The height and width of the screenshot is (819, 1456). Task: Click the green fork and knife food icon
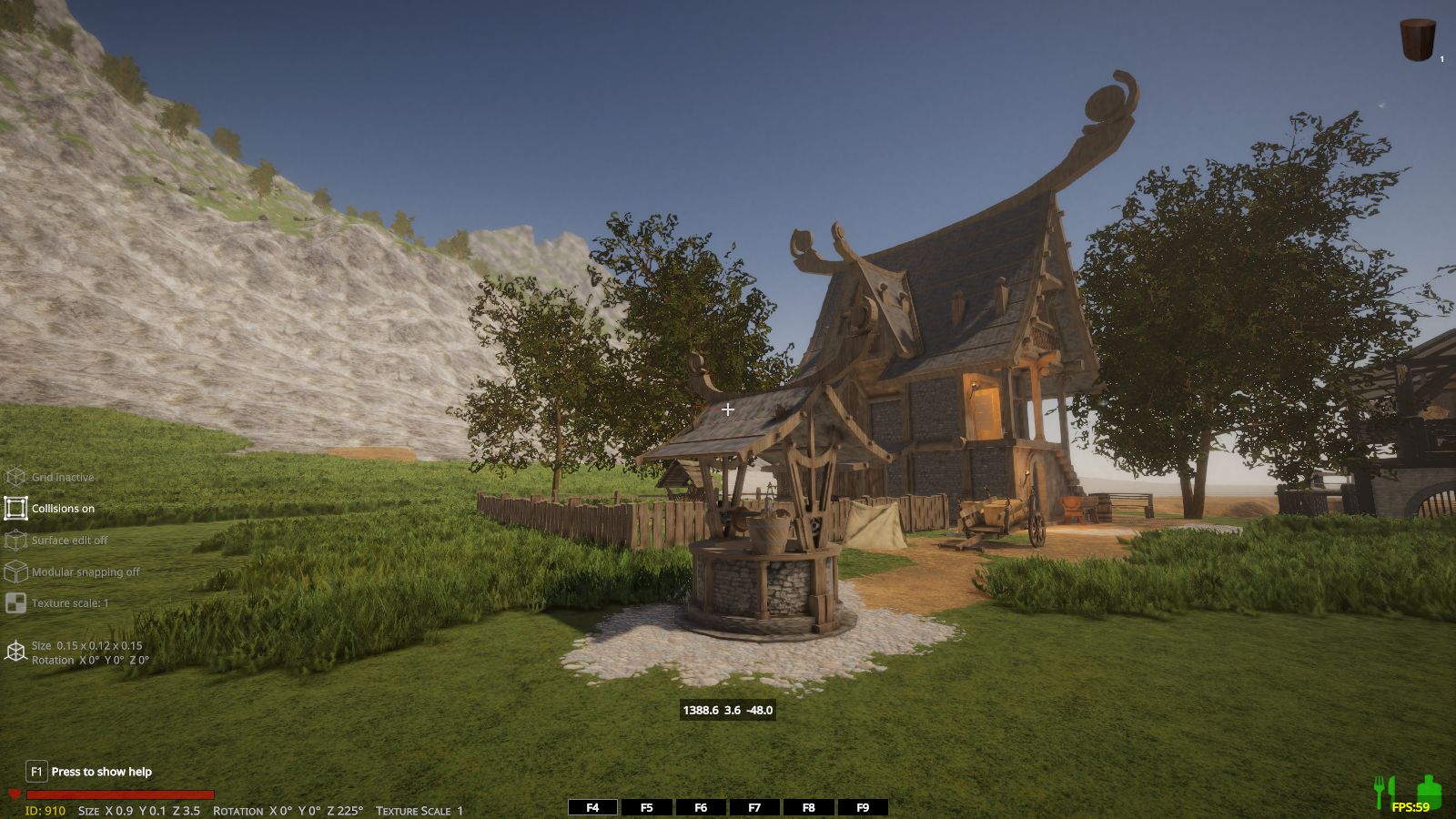pos(1383,790)
